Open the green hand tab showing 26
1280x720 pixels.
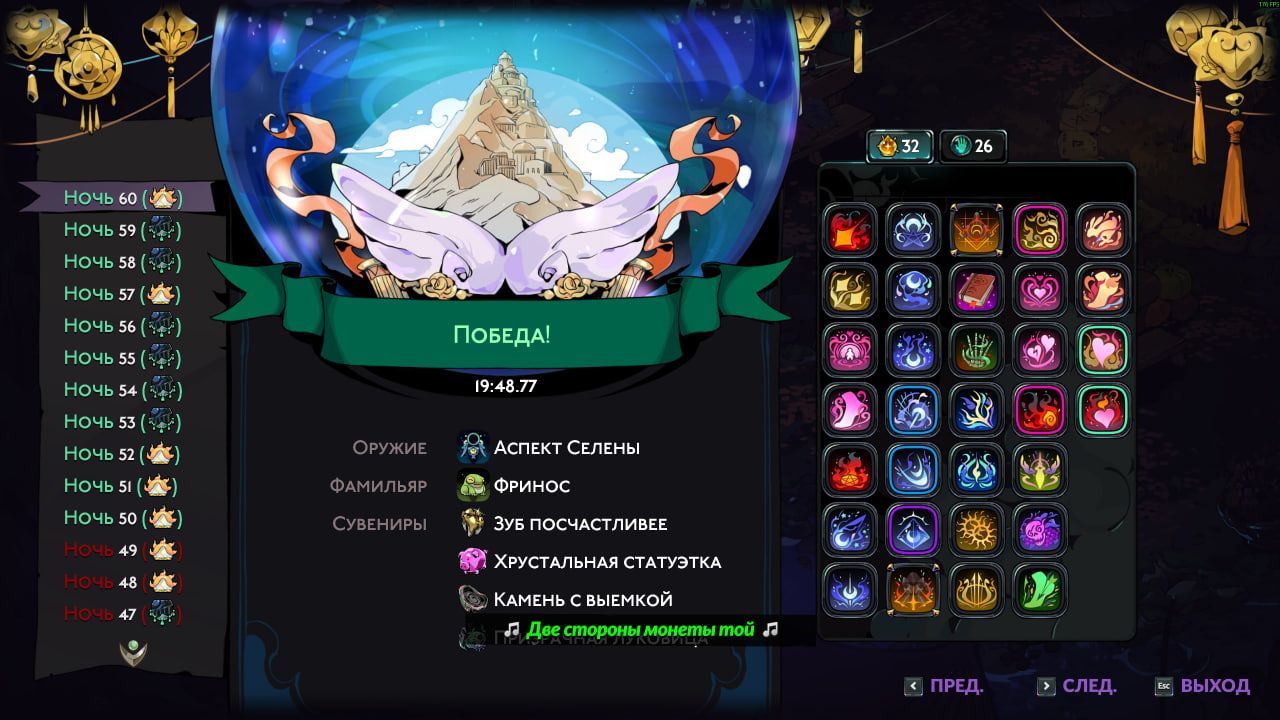point(972,146)
